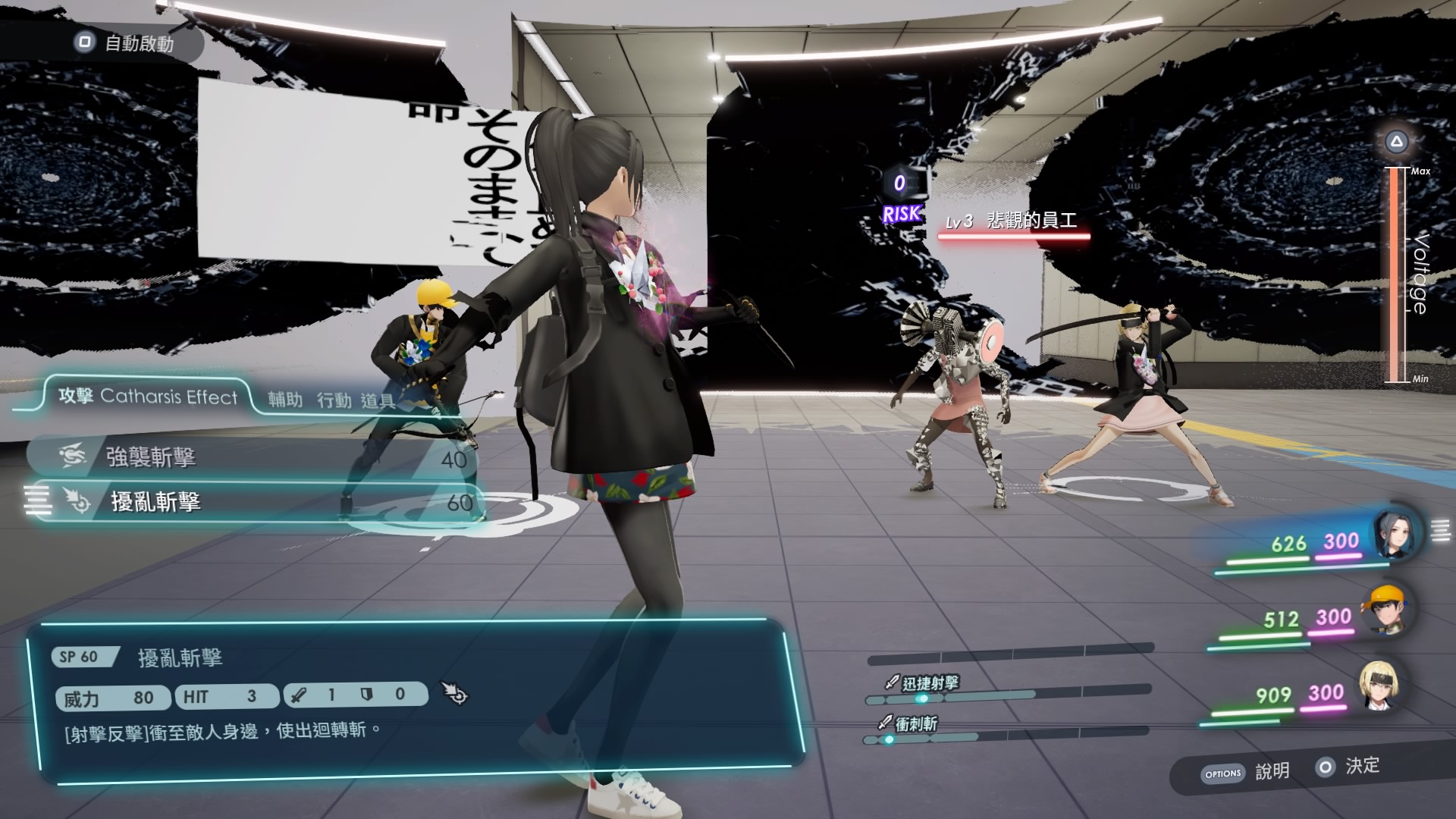Select the yellow-cap boy party portrait
This screenshot has width=1456, height=819.
click(1387, 610)
